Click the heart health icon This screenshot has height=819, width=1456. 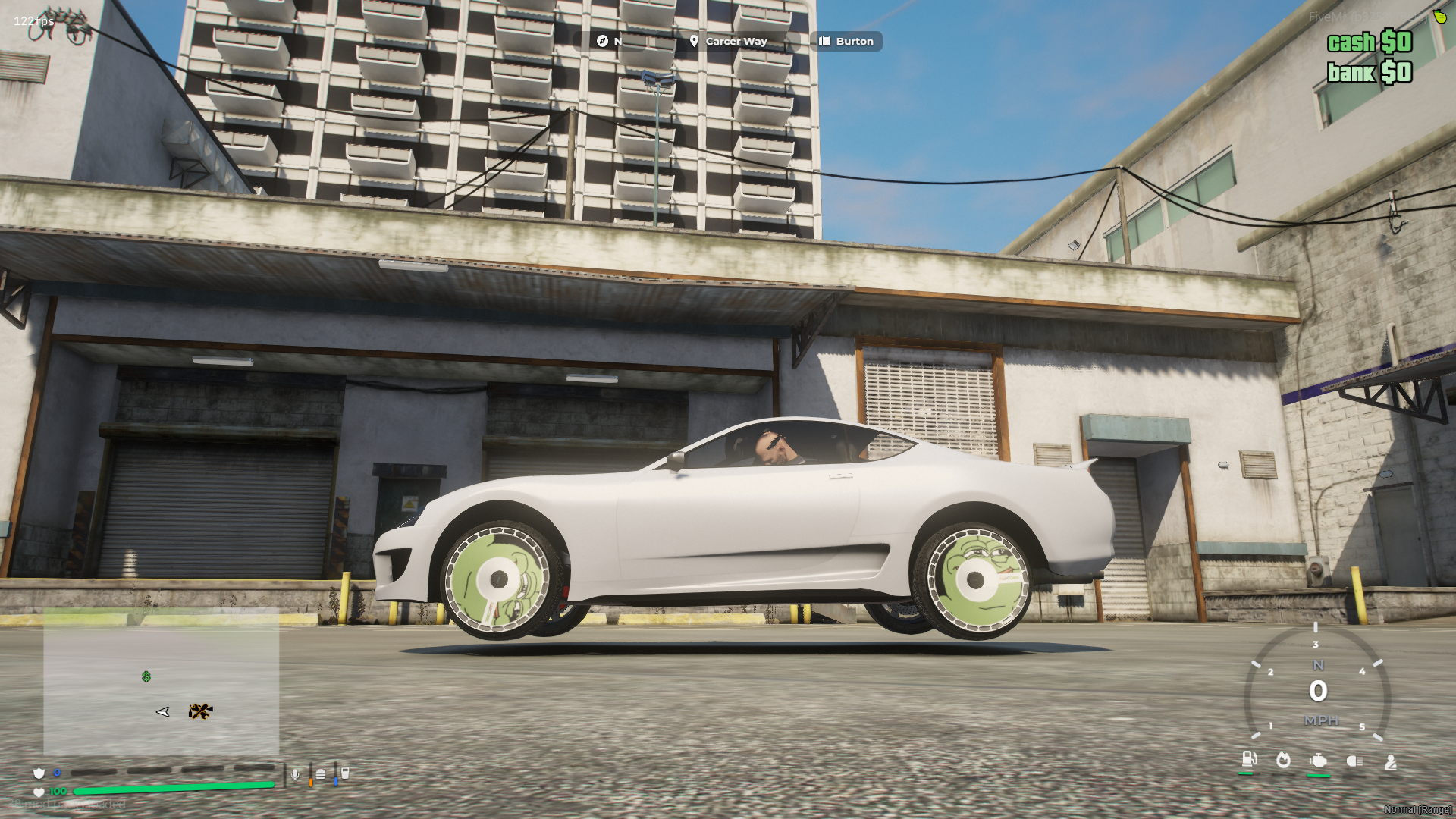(x=39, y=792)
